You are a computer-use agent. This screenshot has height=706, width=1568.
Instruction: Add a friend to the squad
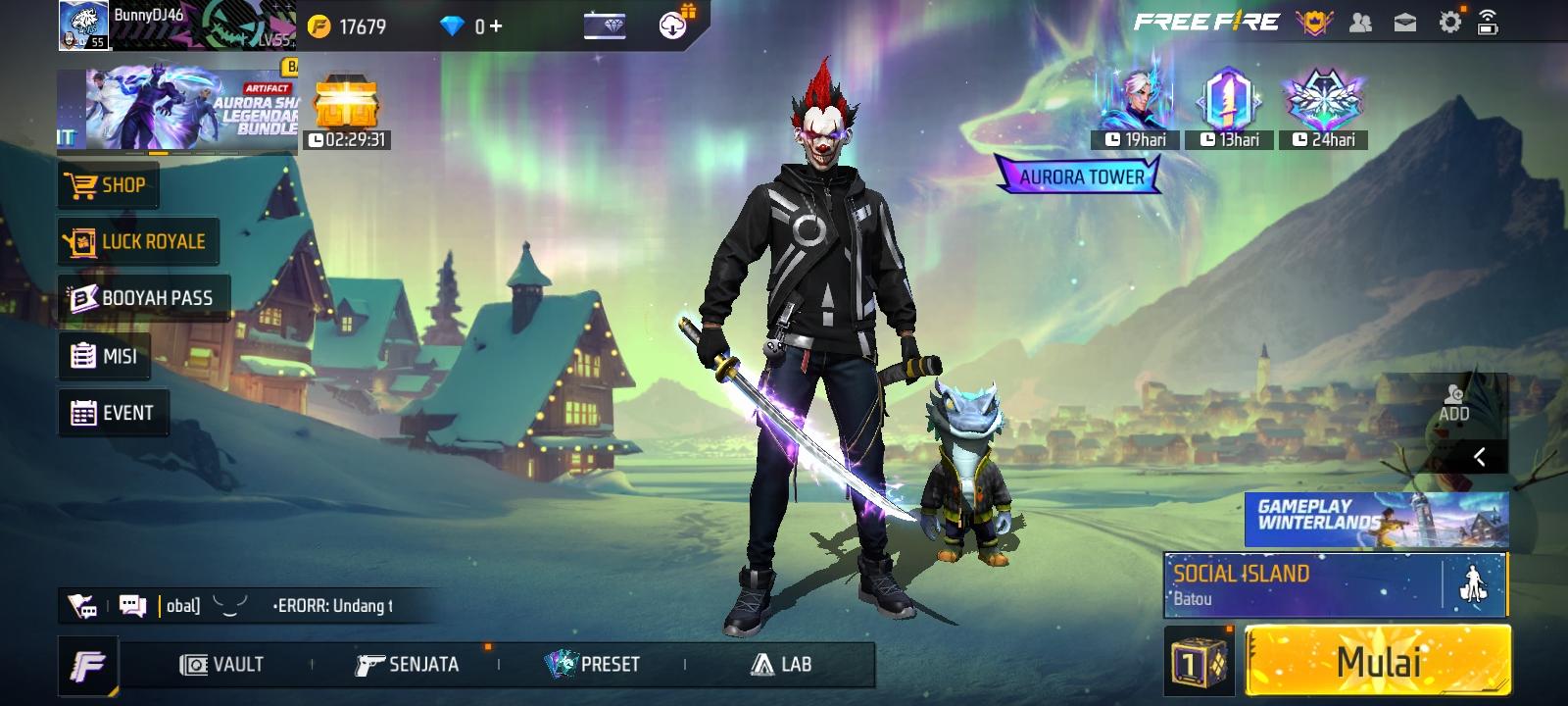[1453, 402]
